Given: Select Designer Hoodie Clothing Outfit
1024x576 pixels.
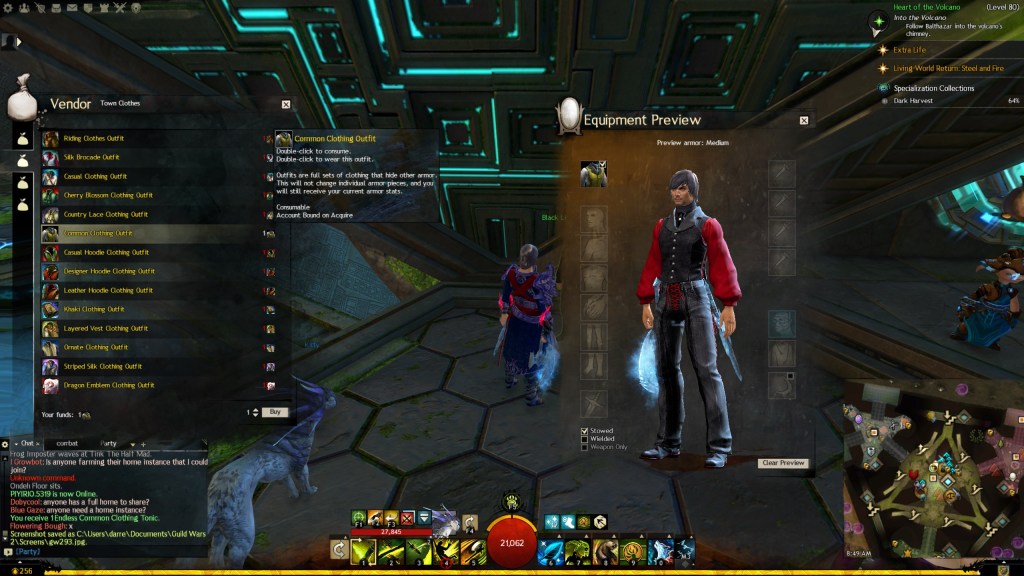Looking at the screenshot, I should coord(109,271).
